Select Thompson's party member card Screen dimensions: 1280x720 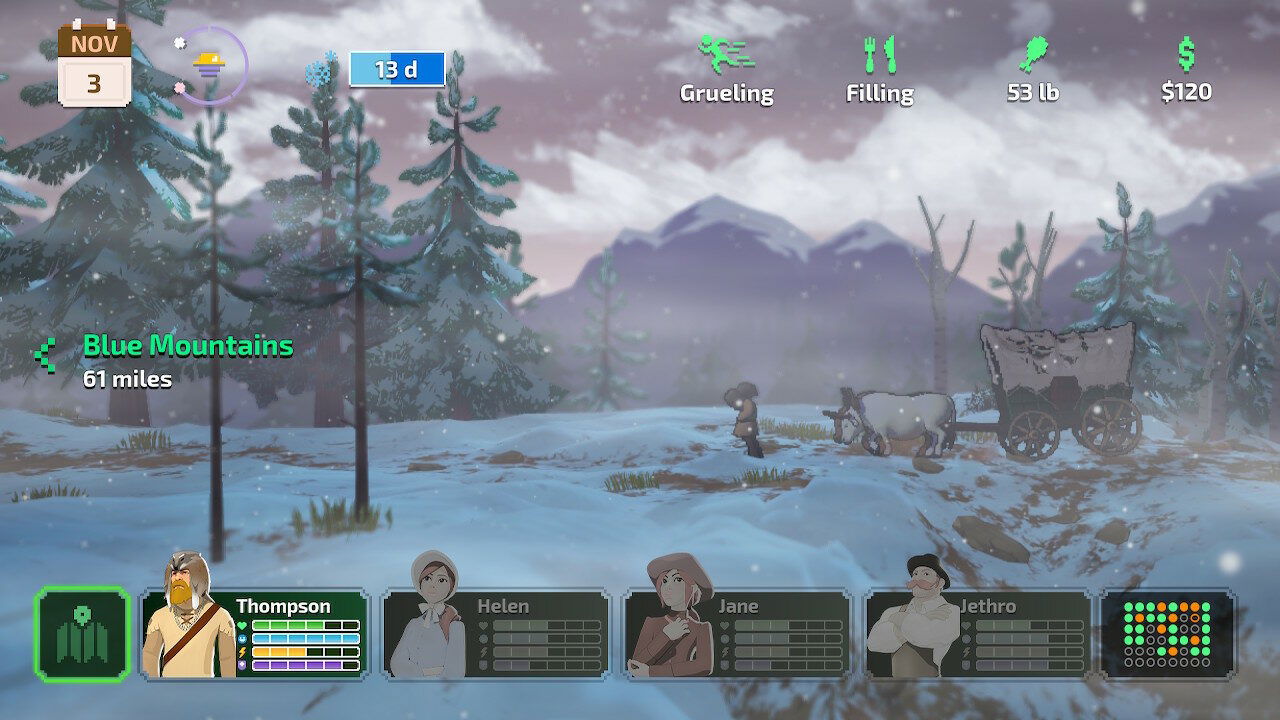[x=255, y=634]
